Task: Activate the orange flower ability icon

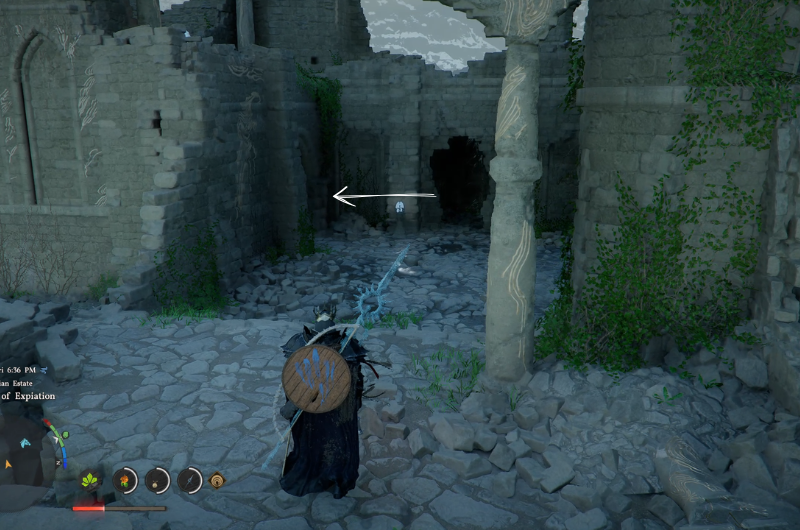Action: pos(126,481)
